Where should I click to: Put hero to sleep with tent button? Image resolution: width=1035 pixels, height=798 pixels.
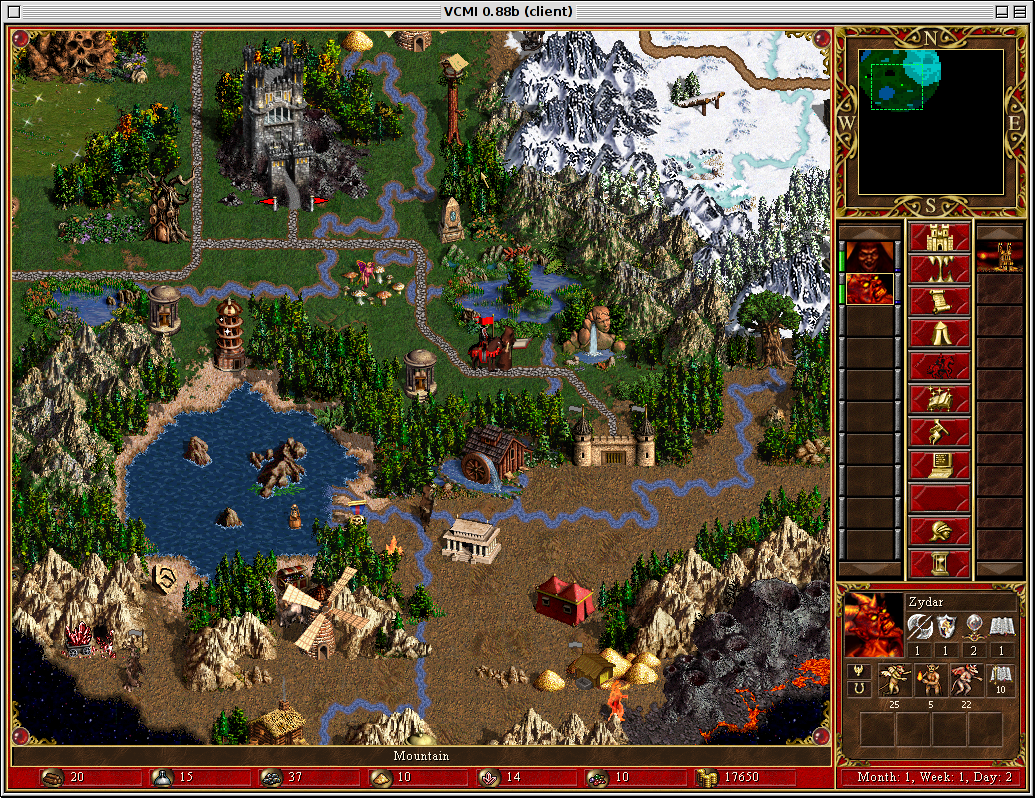pos(939,335)
